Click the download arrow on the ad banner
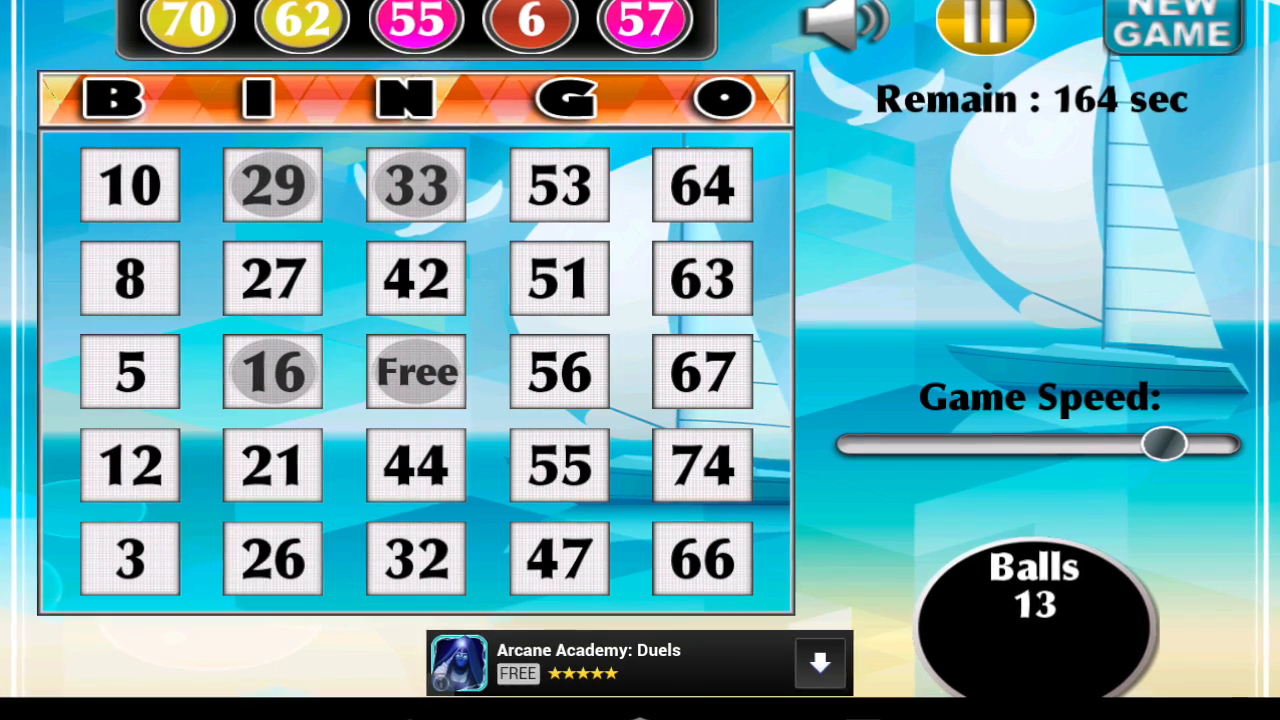Image resolution: width=1280 pixels, height=720 pixels. [x=819, y=662]
